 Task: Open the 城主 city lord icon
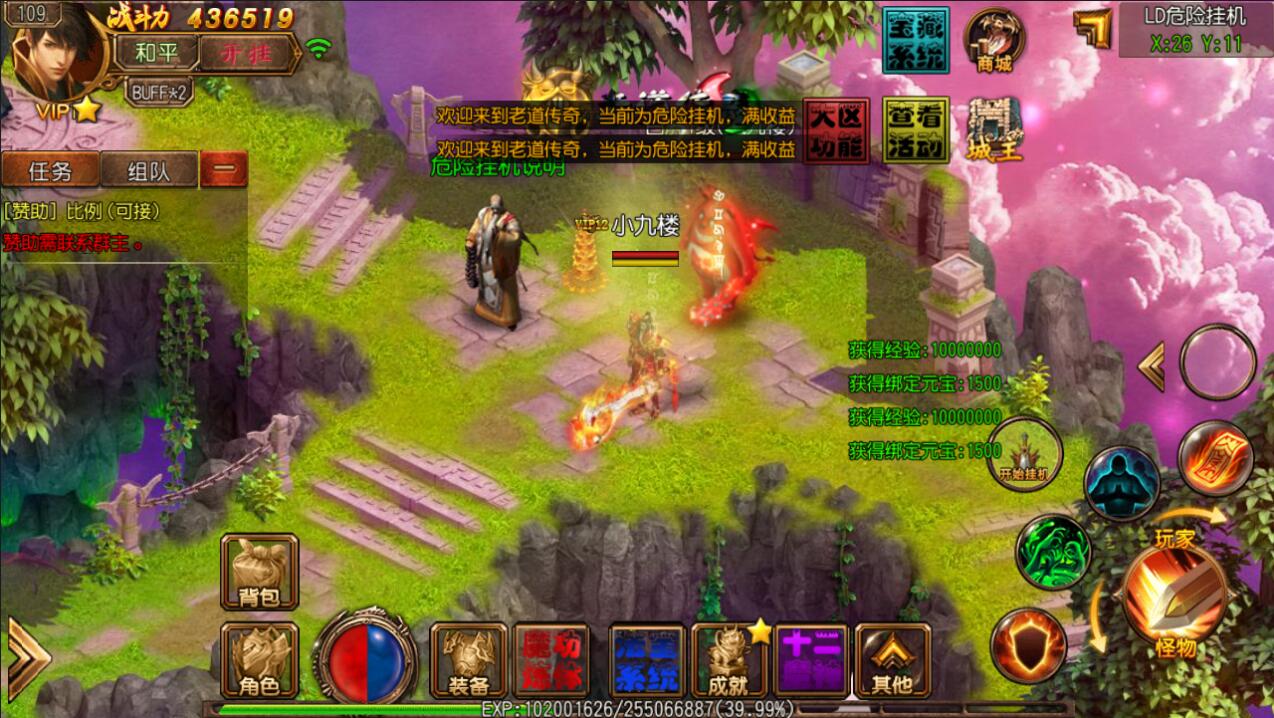click(994, 130)
